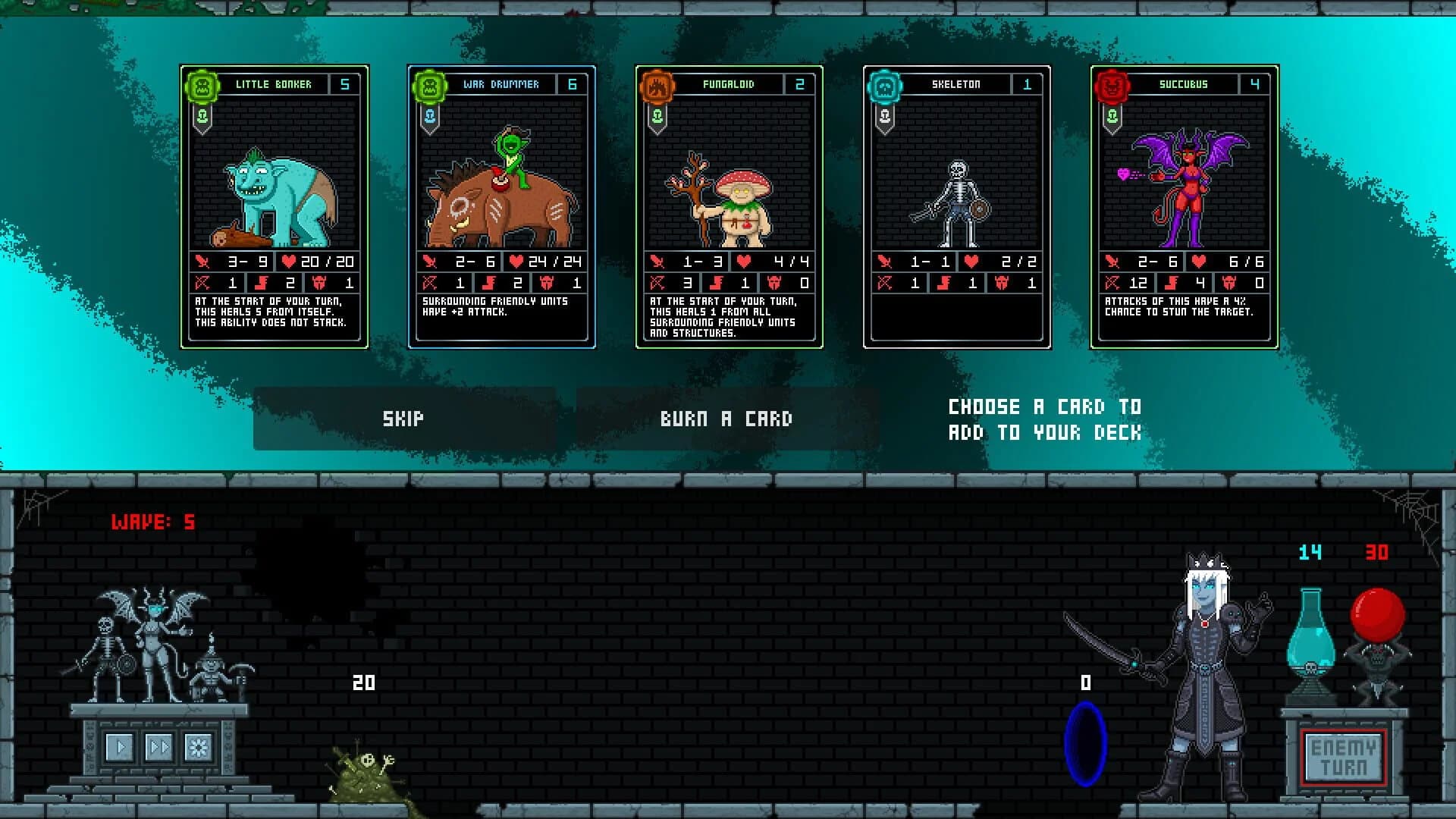
Task: Choose Burn a Card
Action: [x=728, y=418]
